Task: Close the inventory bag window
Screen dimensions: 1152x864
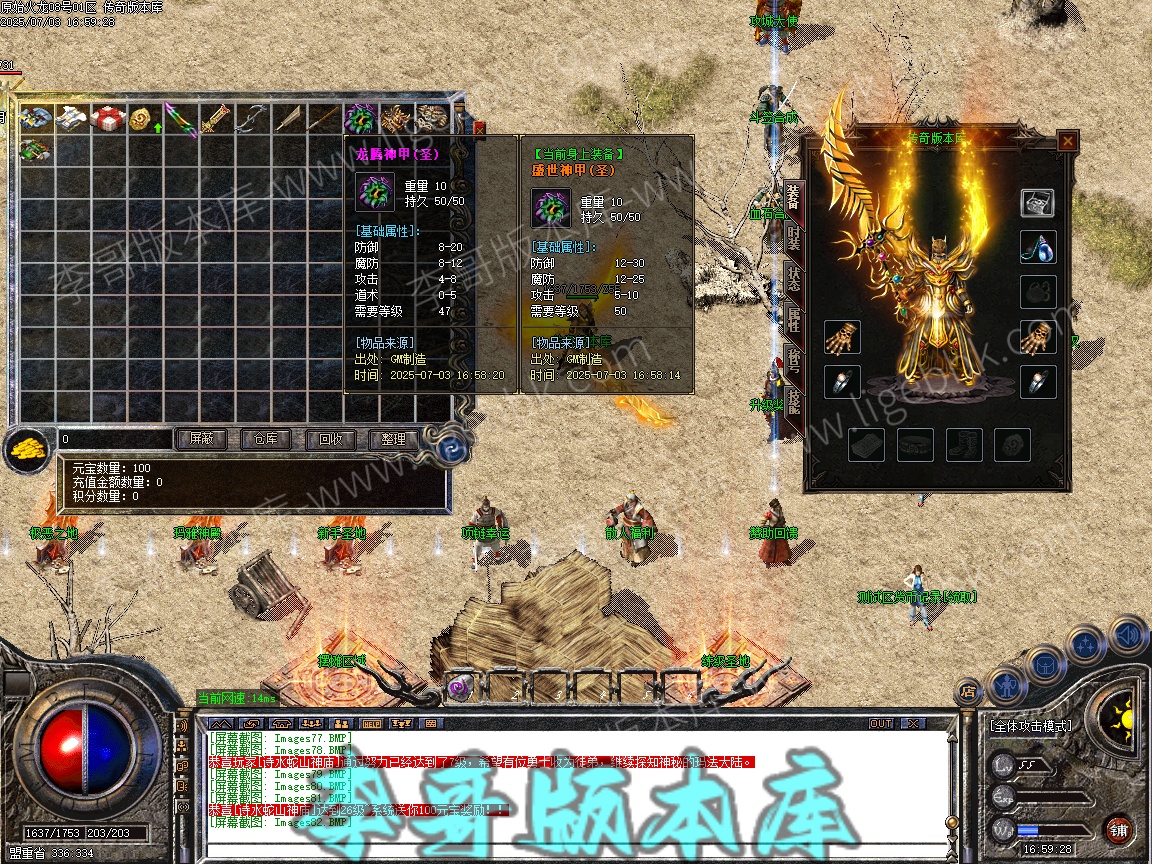Action: [x=478, y=128]
